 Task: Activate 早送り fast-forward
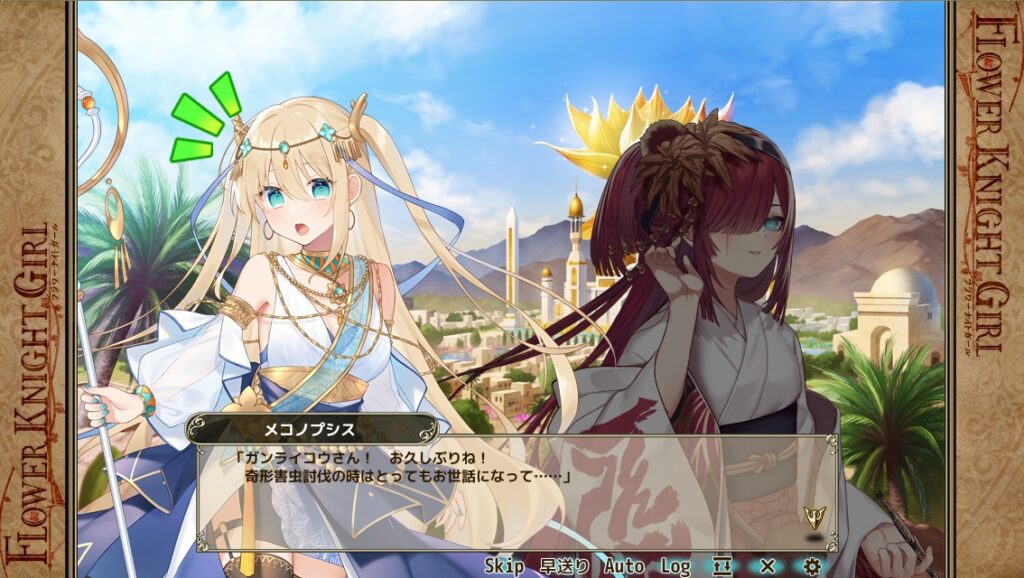[564, 566]
